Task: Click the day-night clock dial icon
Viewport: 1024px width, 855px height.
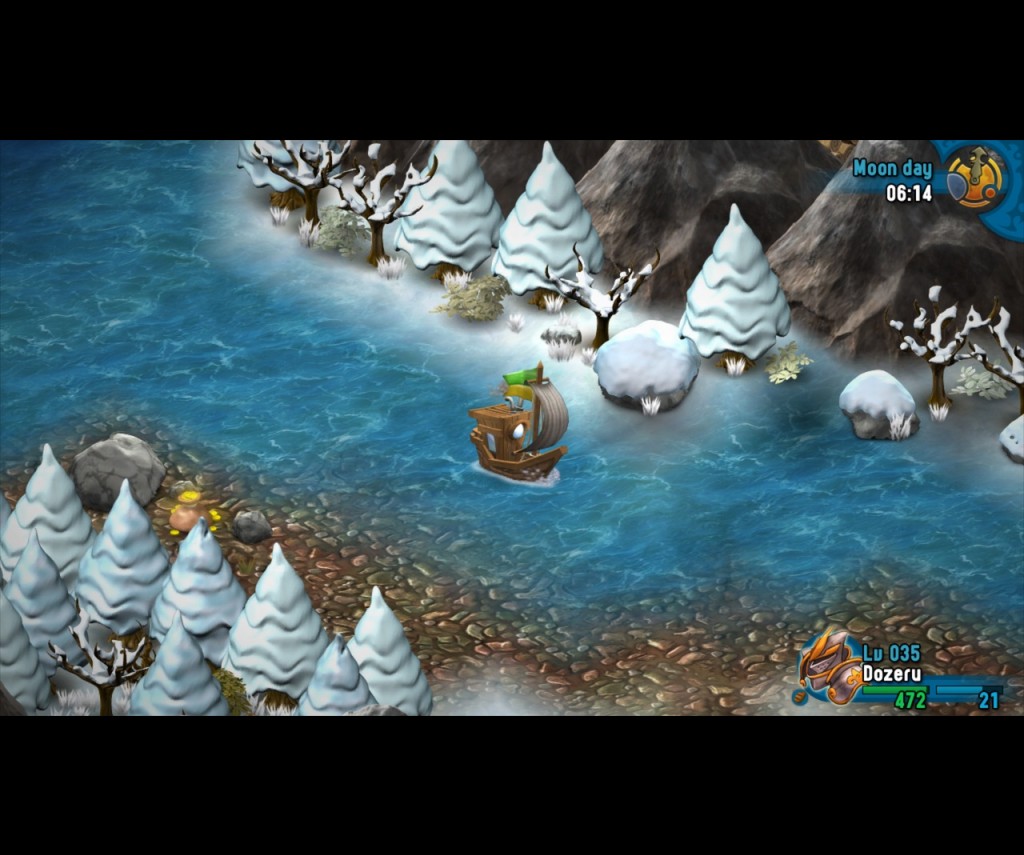Action: [x=975, y=176]
